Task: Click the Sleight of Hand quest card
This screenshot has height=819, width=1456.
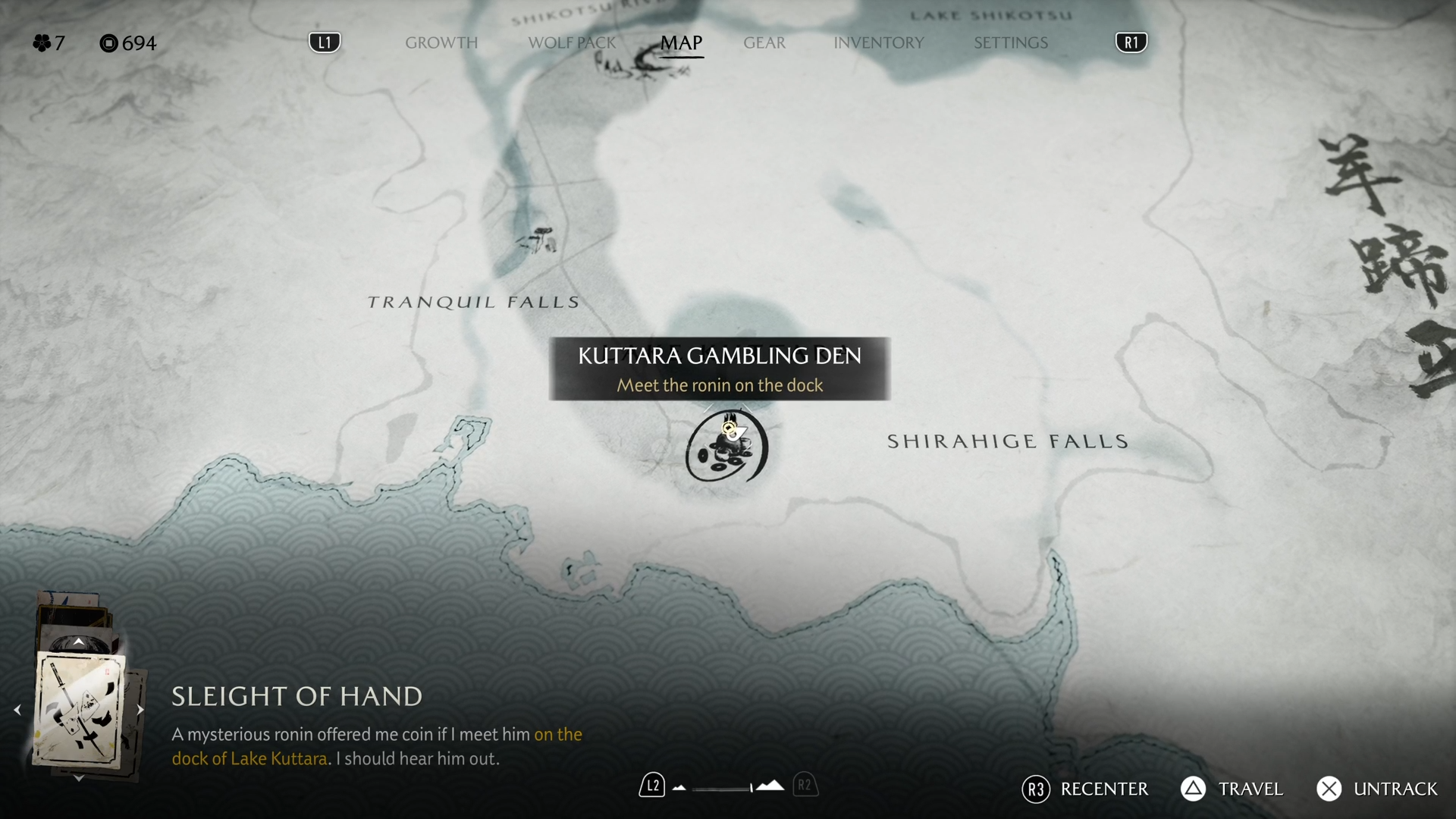Action: (x=80, y=710)
